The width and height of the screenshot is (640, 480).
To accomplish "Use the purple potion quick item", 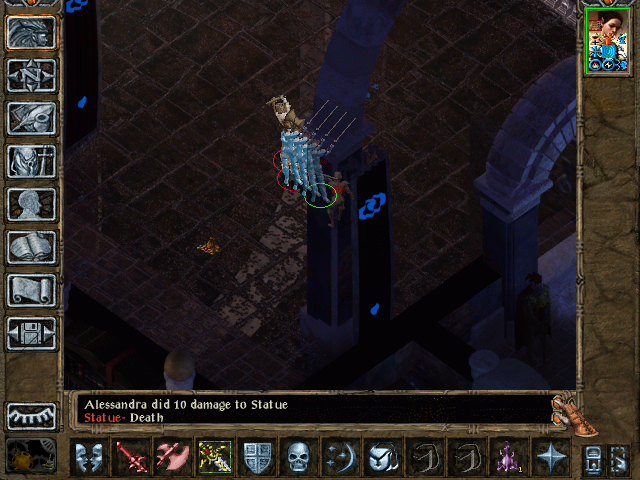I will tap(507, 457).
